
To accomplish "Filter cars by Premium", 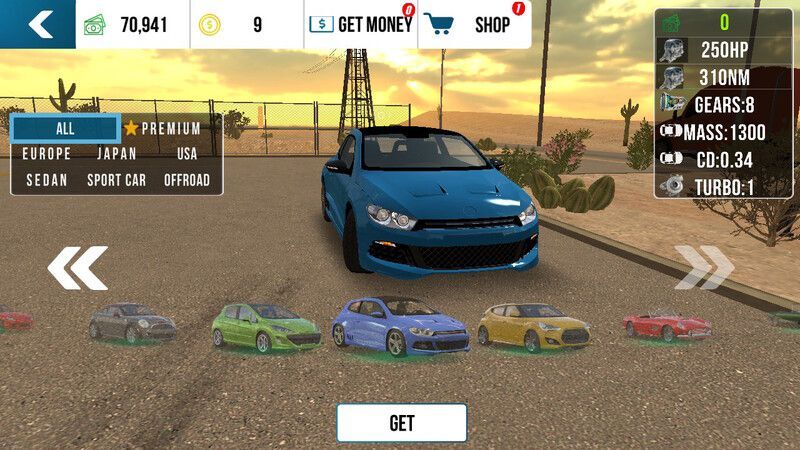I will coord(163,128).
